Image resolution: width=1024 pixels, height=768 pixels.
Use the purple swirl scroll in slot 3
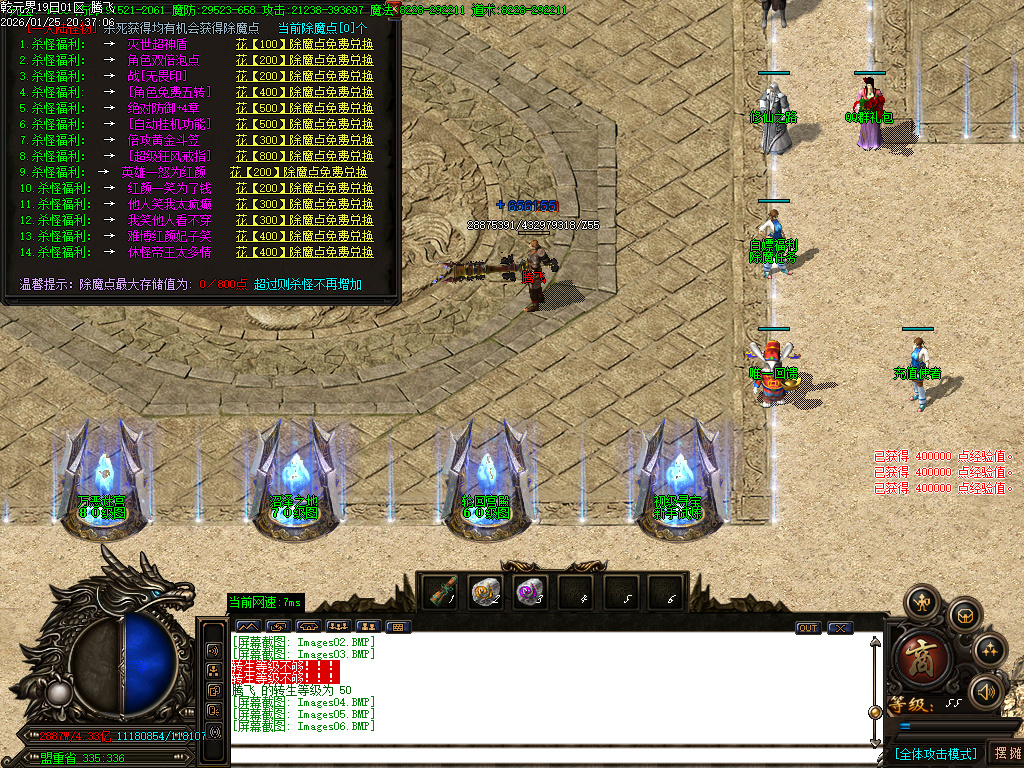531,592
